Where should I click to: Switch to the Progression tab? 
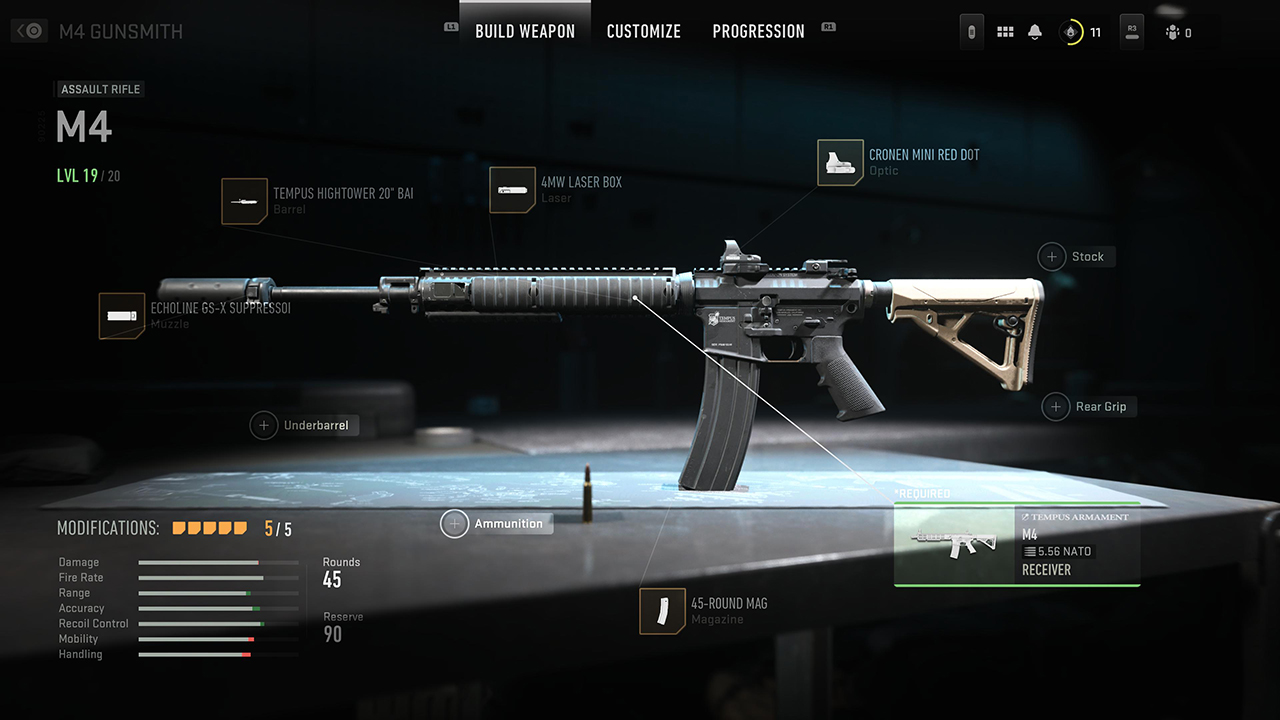(758, 31)
